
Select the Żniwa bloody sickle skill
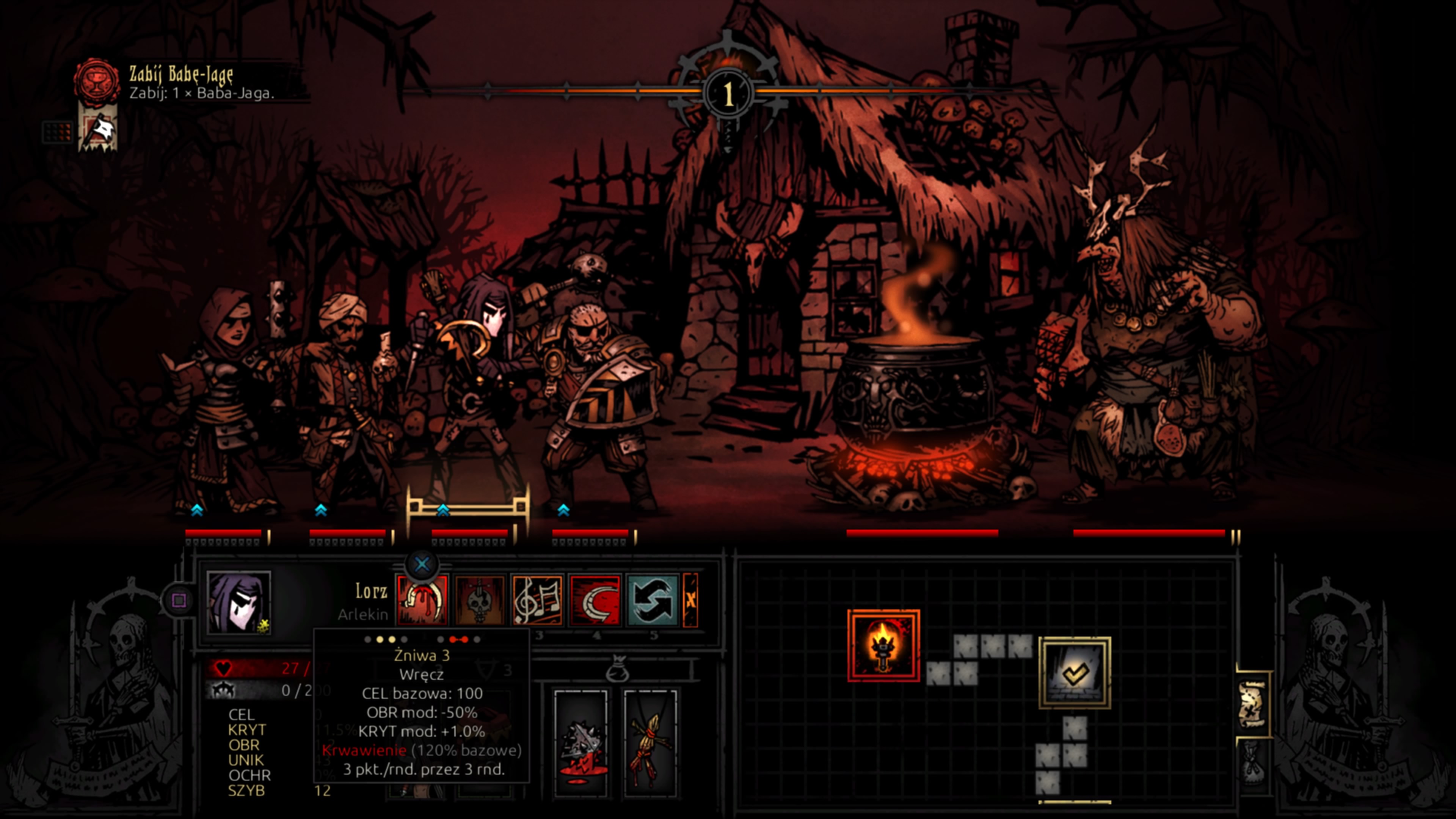(422, 600)
